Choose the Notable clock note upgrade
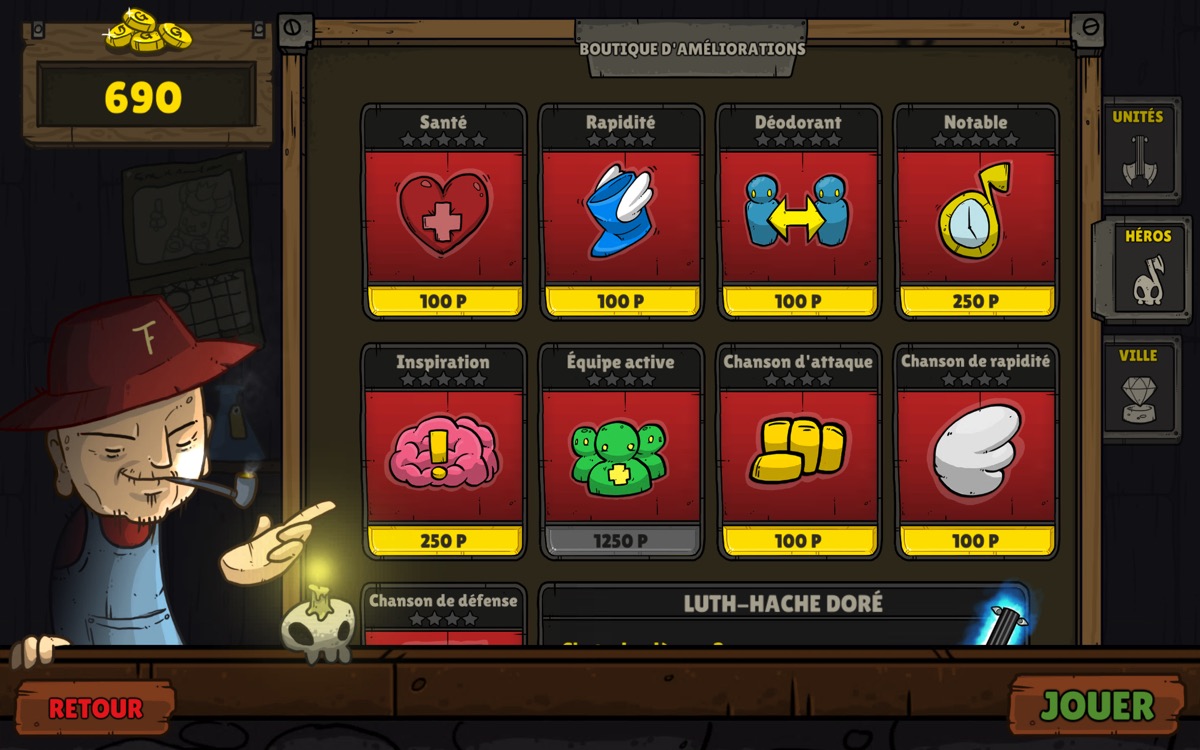Image resolution: width=1200 pixels, height=750 pixels. point(976,213)
